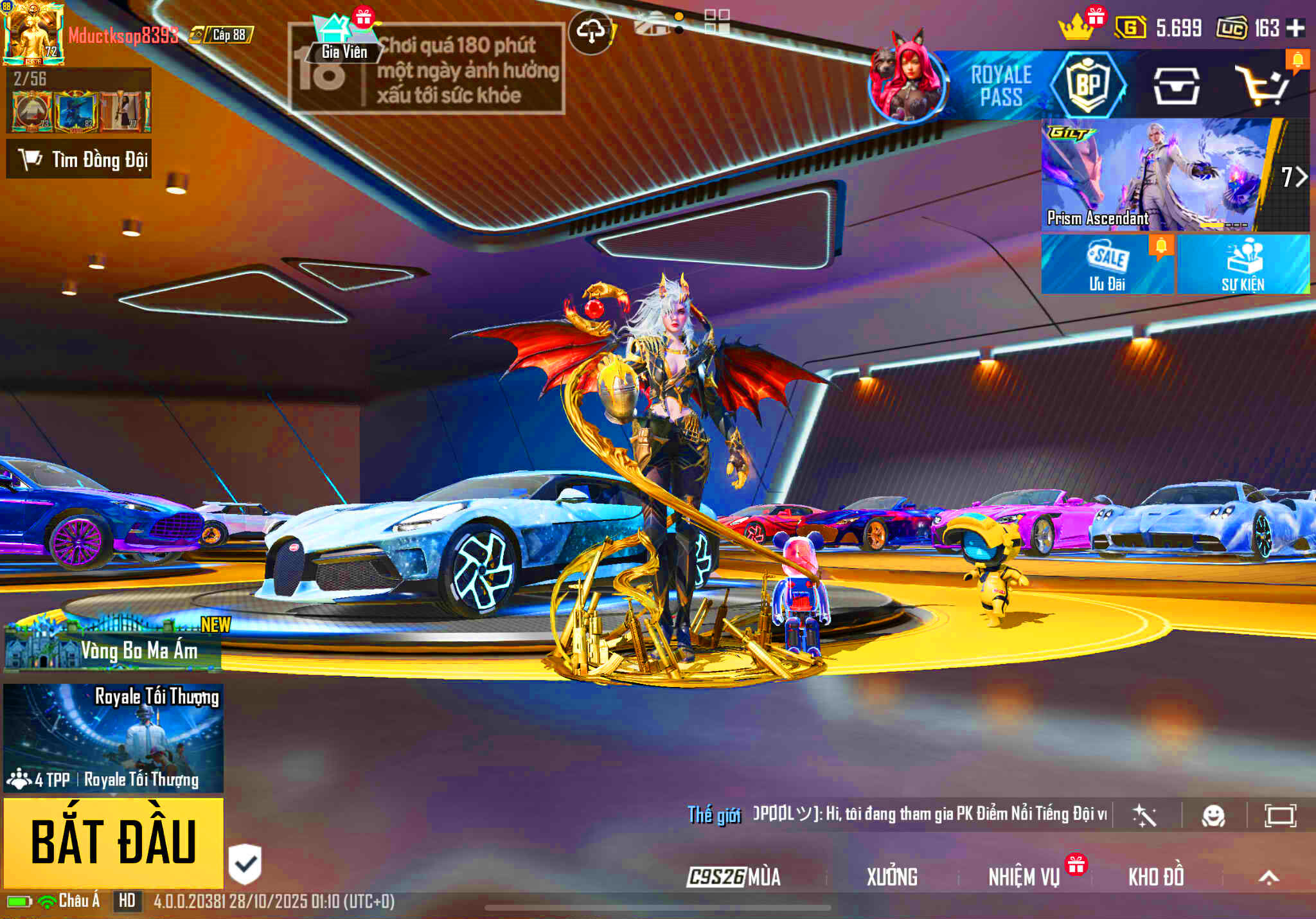The height and width of the screenshot is (919, 1316).
Task: Open the Thế giới world chat
Action: pos(714,815)
